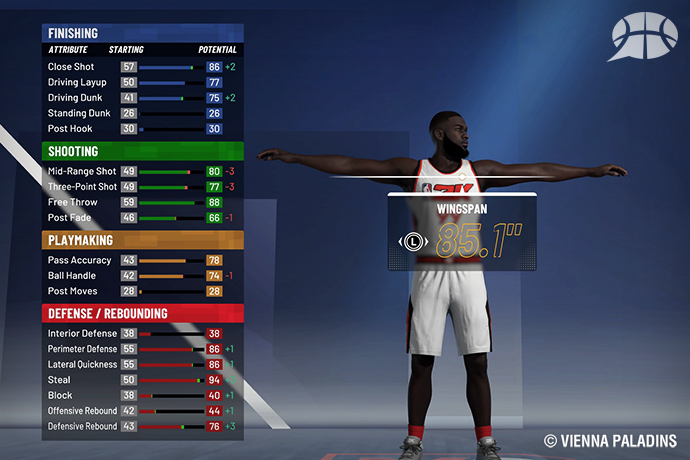Open the Finishing category header
This screenshot has height=460, width=690.
141,33
